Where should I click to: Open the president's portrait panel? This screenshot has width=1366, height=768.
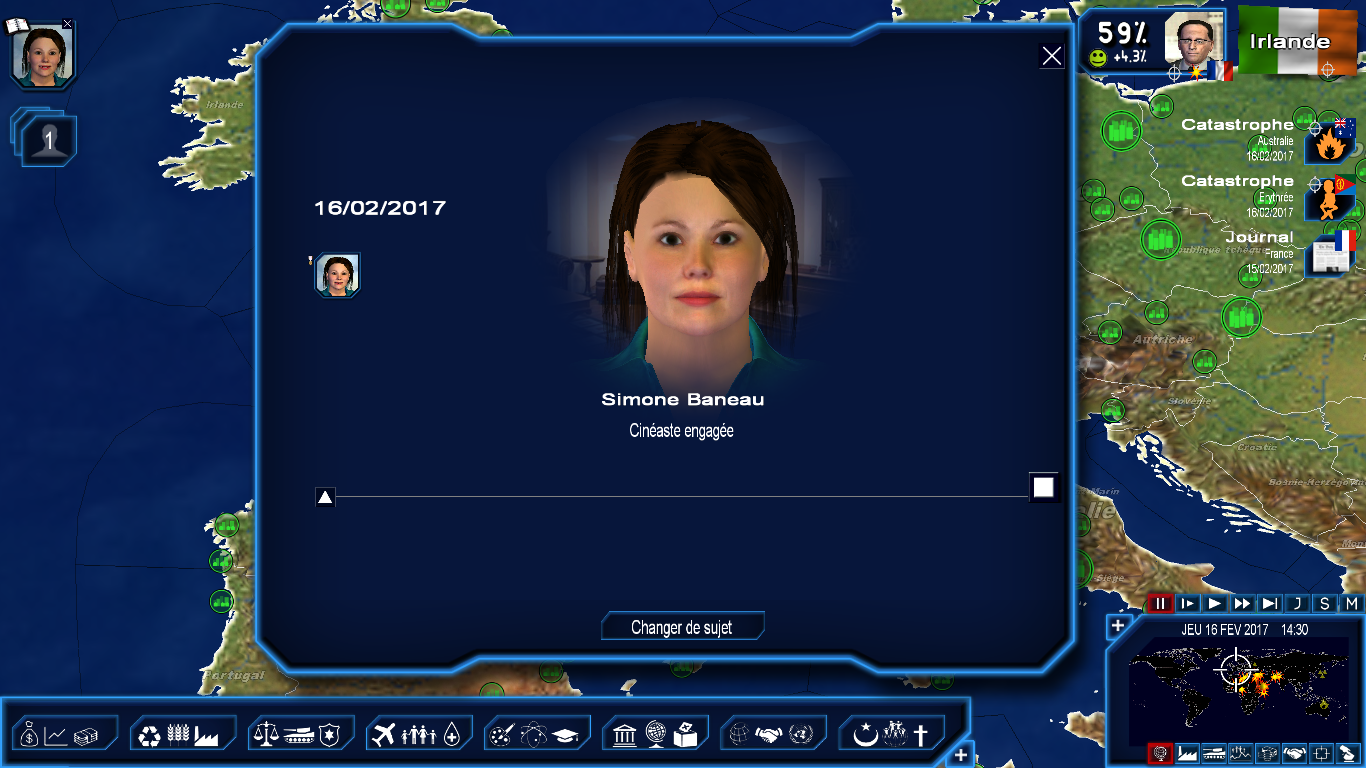pos(1194,41)
